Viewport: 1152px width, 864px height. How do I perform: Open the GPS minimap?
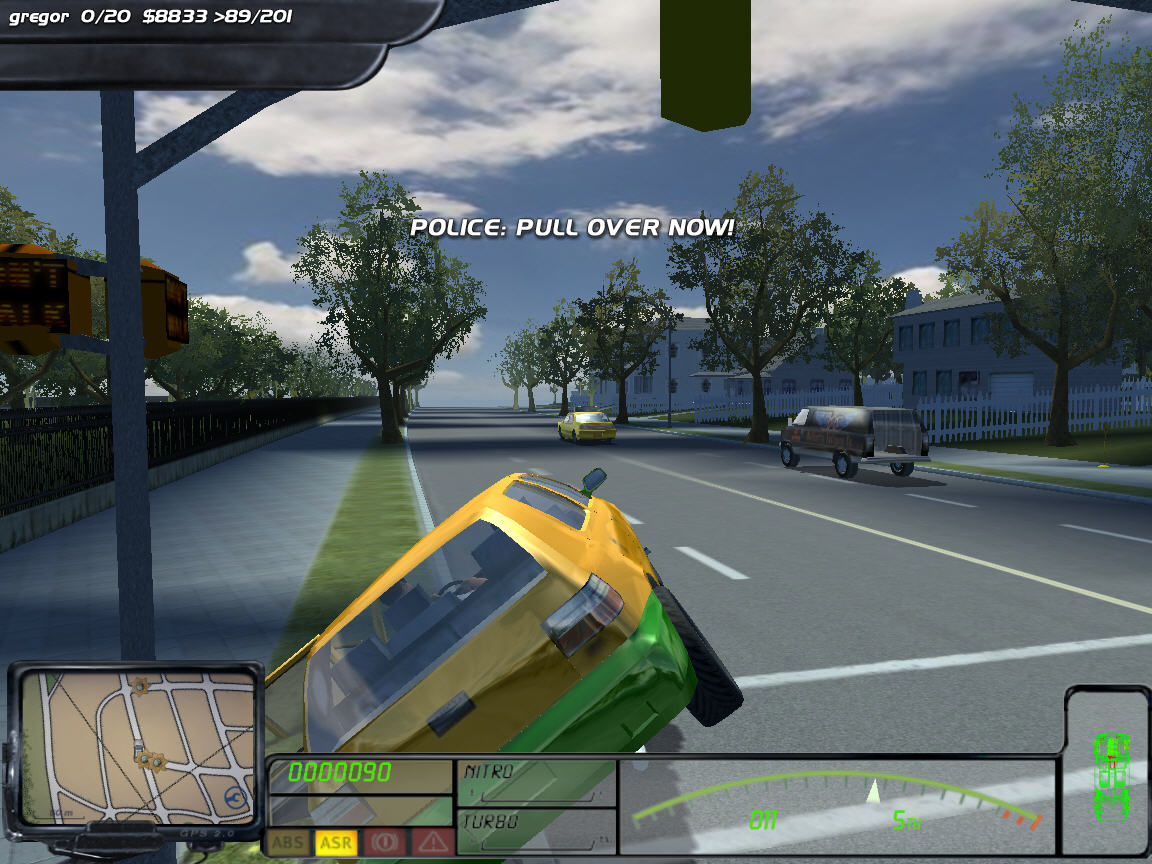136,745
